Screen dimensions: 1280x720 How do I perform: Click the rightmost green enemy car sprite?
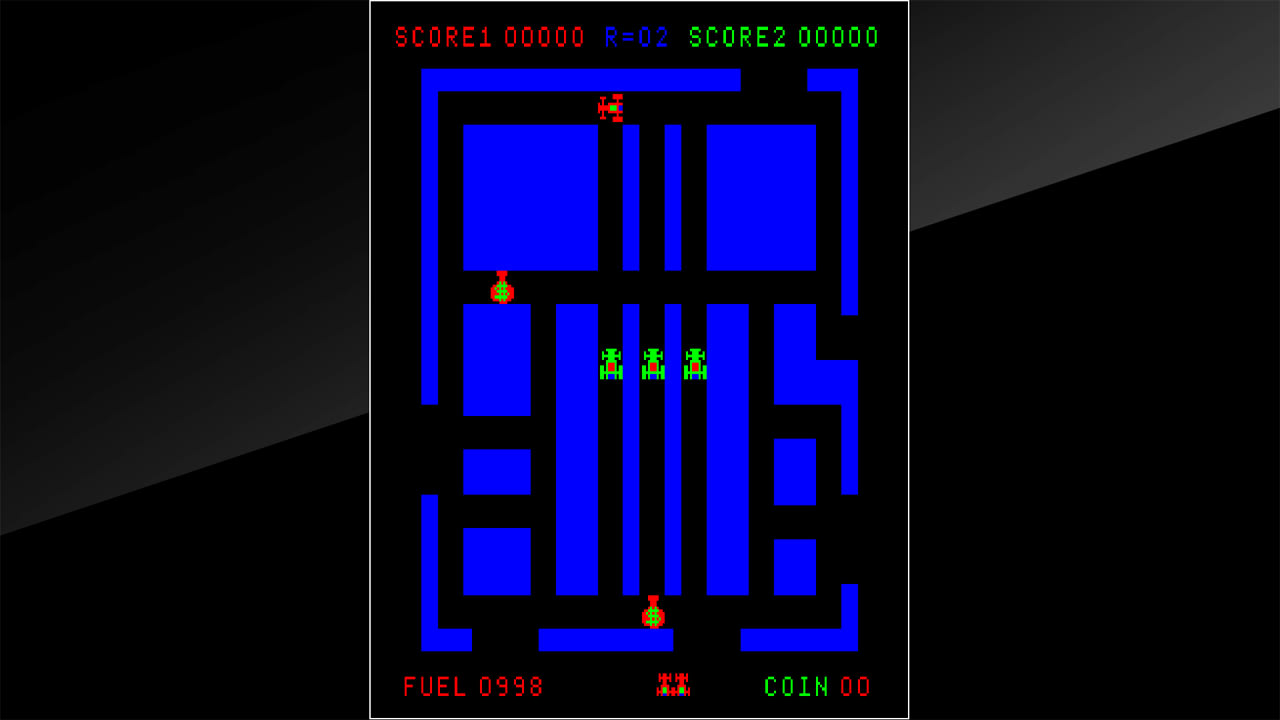(694, 365)
